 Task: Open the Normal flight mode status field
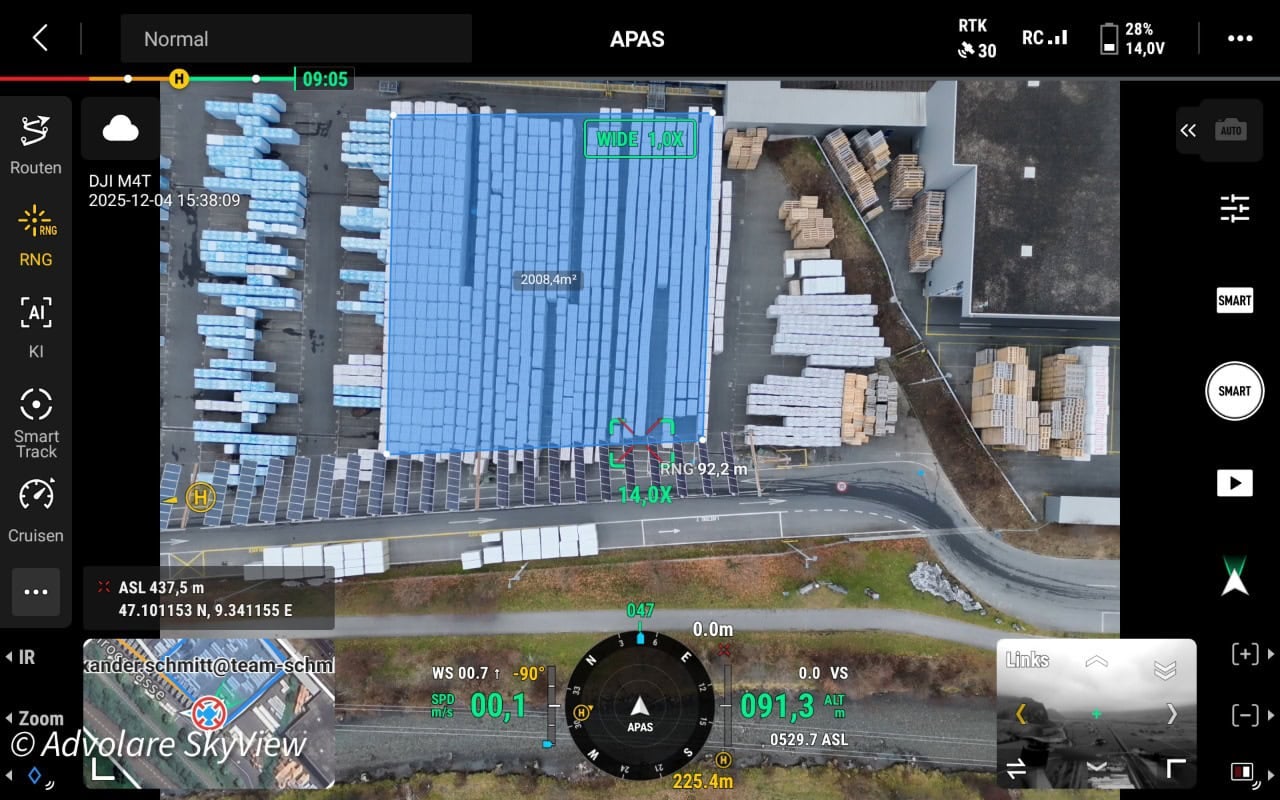coord(296,39)
